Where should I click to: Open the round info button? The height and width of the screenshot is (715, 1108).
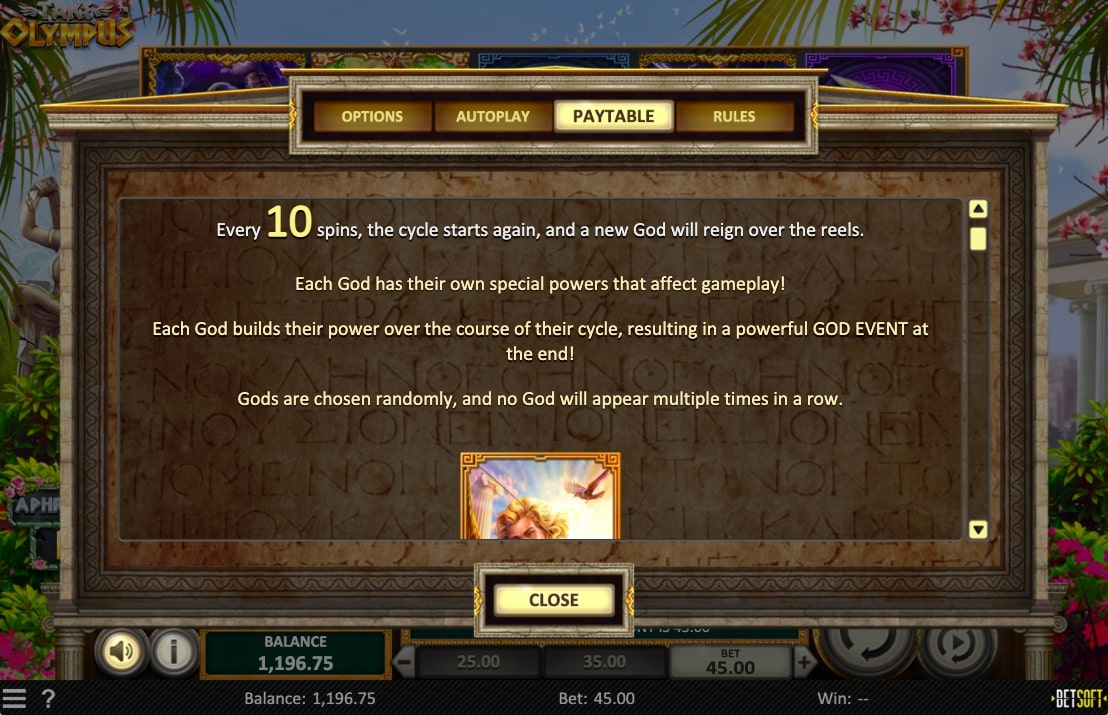(x=174, y=653)
